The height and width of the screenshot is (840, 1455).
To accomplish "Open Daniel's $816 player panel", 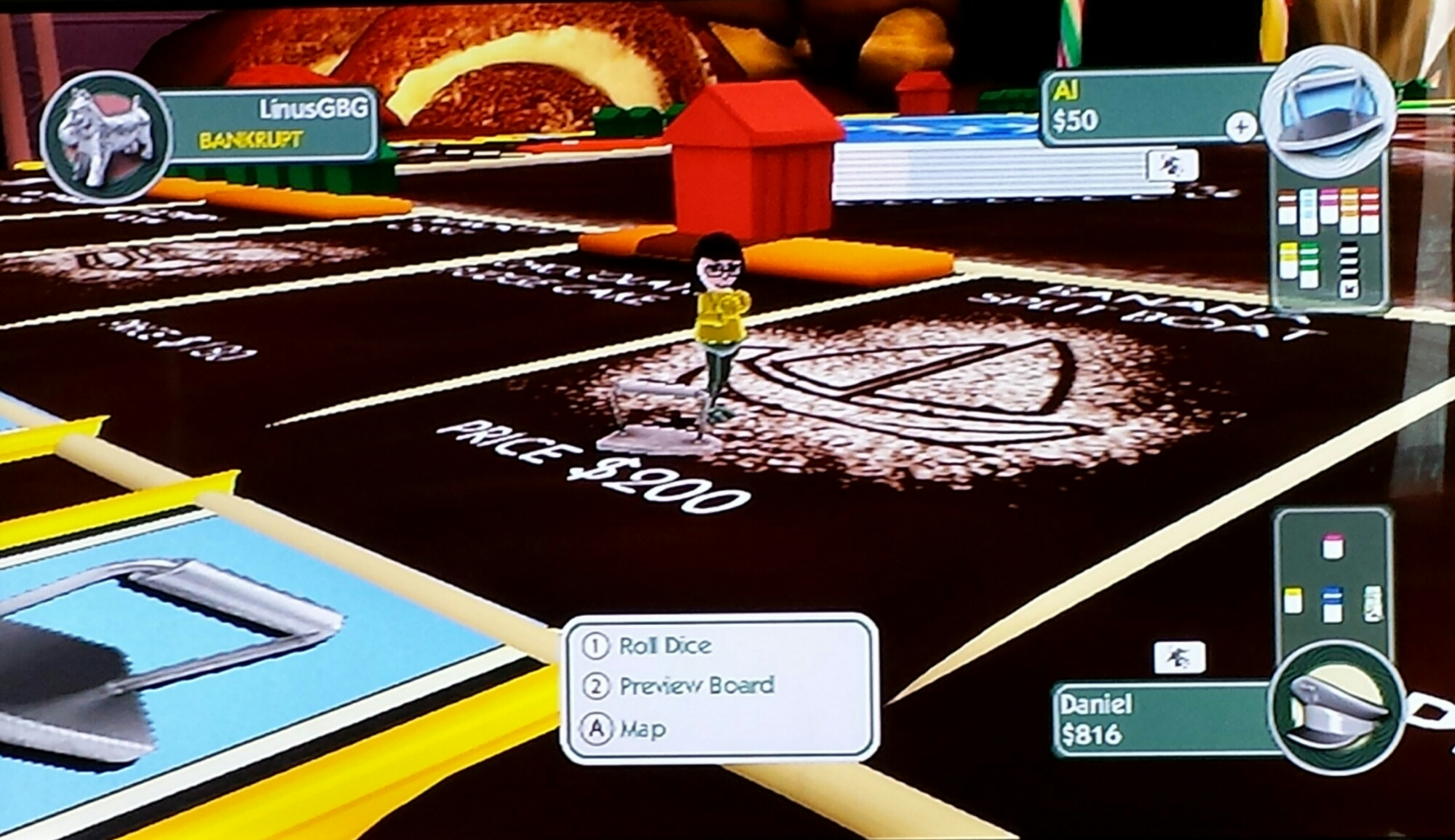I will 1161,719.
